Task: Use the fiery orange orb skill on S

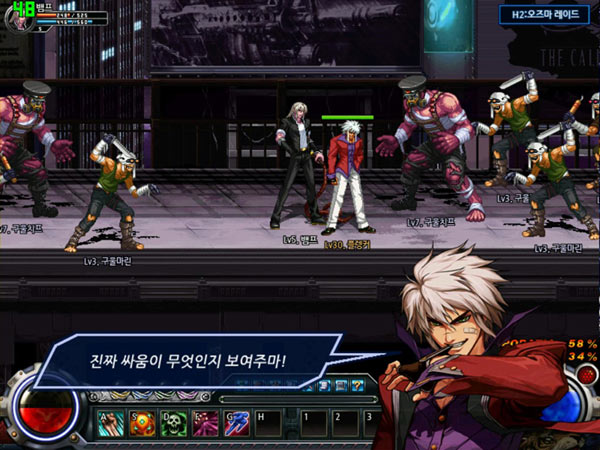Action: point(142,422)
